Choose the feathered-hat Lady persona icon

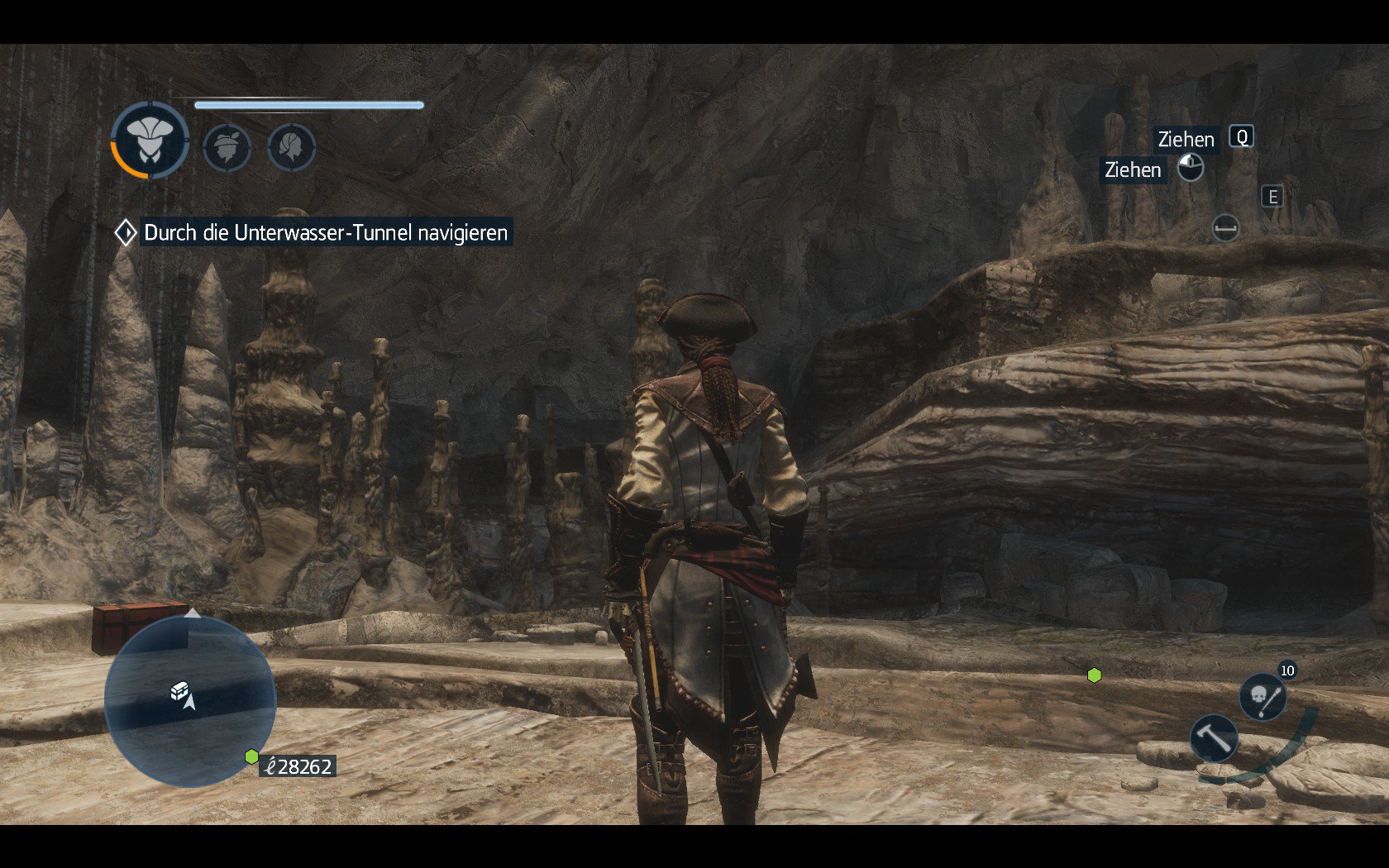click(227, 148)
